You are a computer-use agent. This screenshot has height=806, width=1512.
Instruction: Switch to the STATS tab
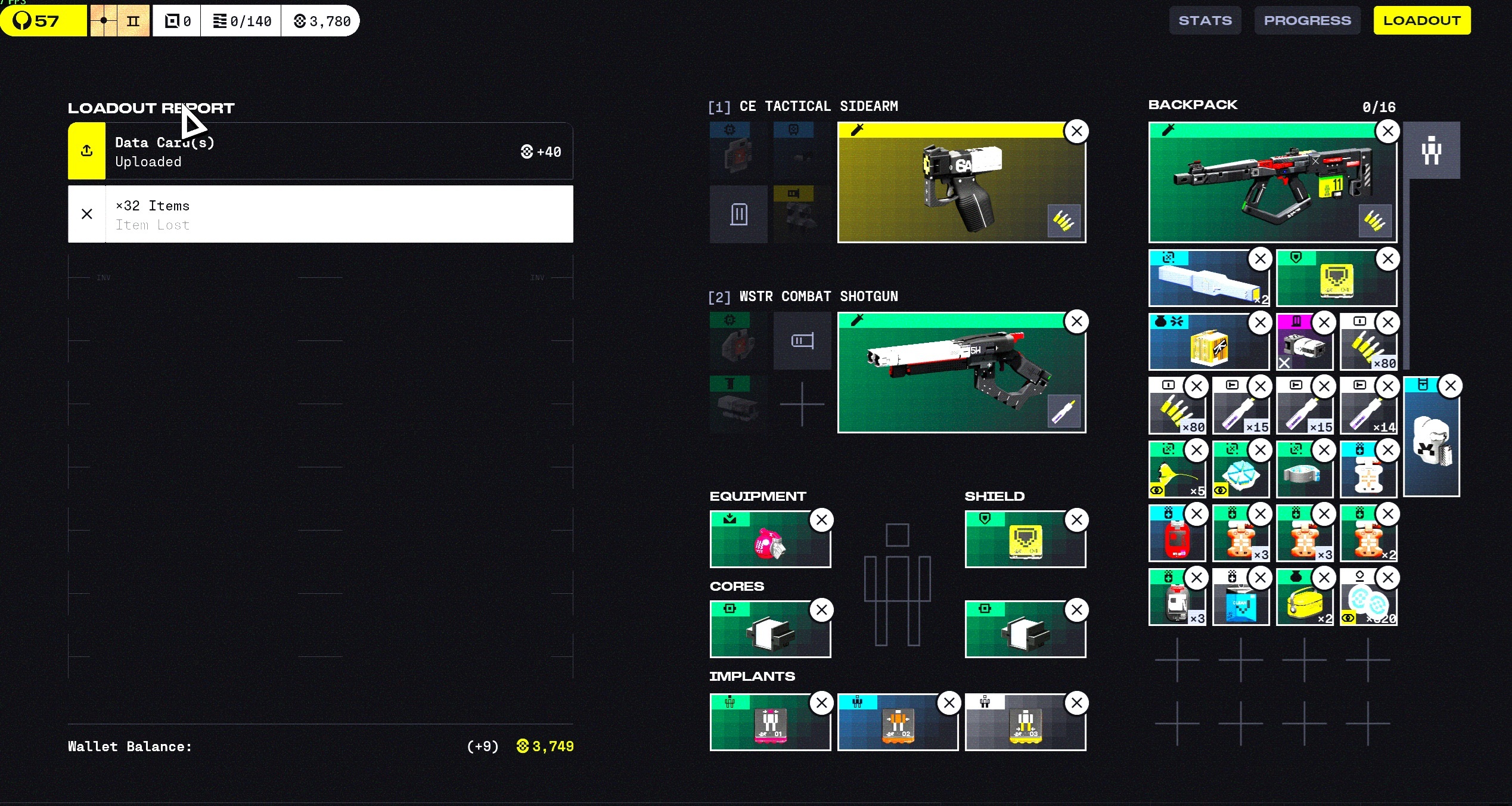point(1204,21)
